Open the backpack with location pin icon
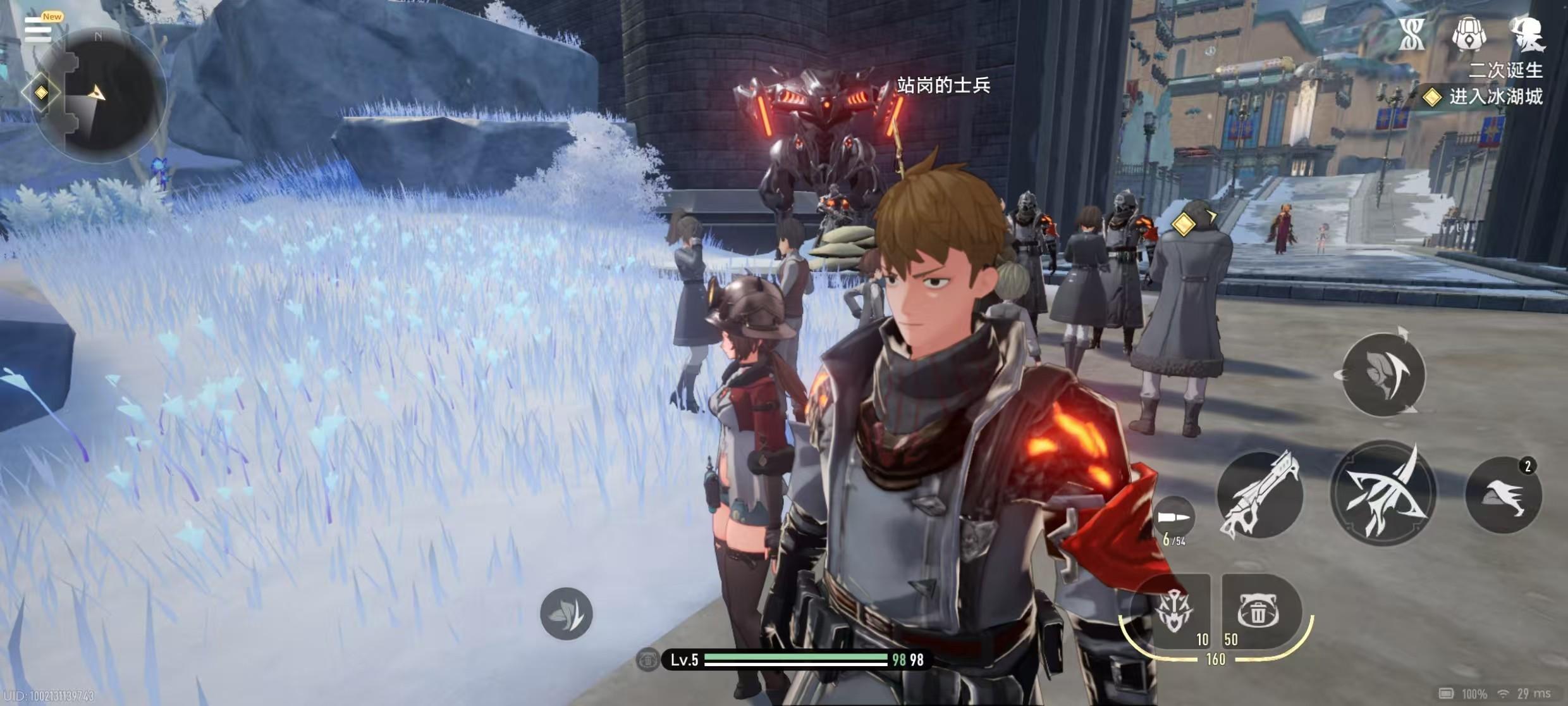 [x=1468, y=34]
